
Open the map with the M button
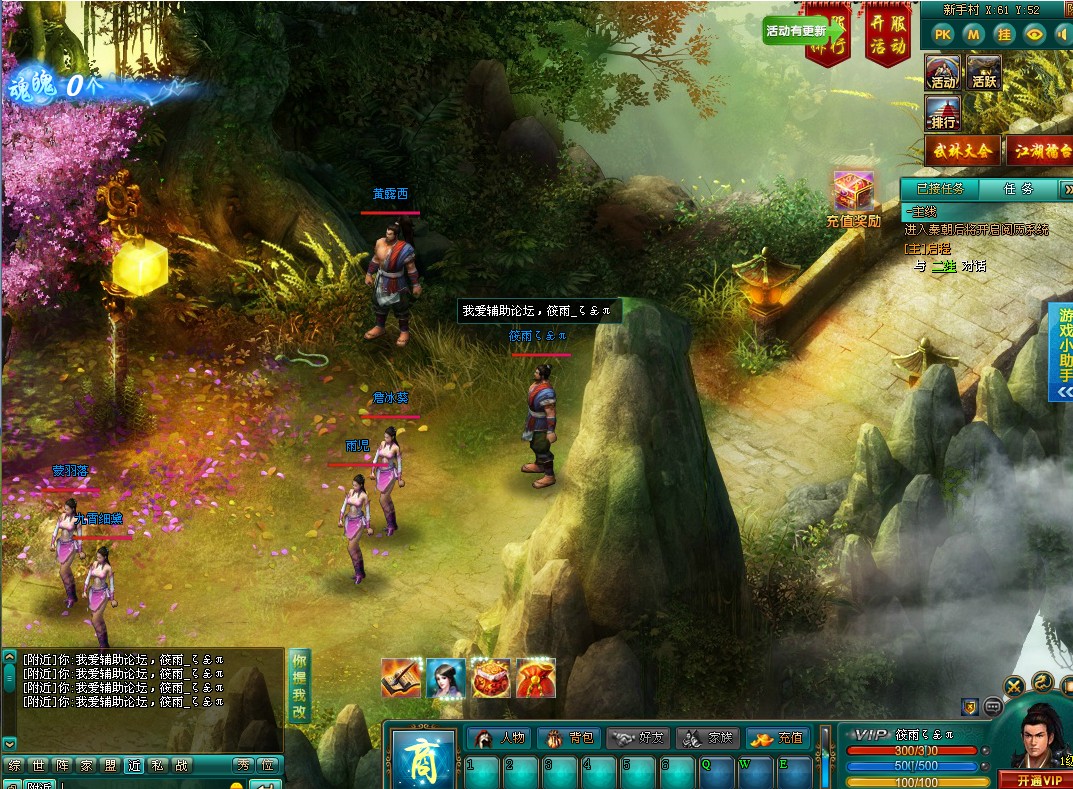point(973,34)
